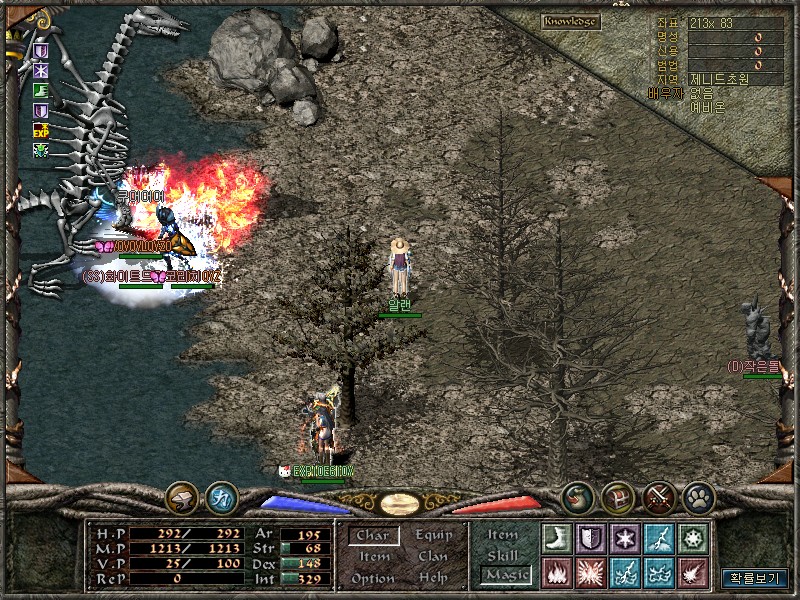800x600 pixels.
Task: Click the anvil round button
Action: click(x=182, y=496)
